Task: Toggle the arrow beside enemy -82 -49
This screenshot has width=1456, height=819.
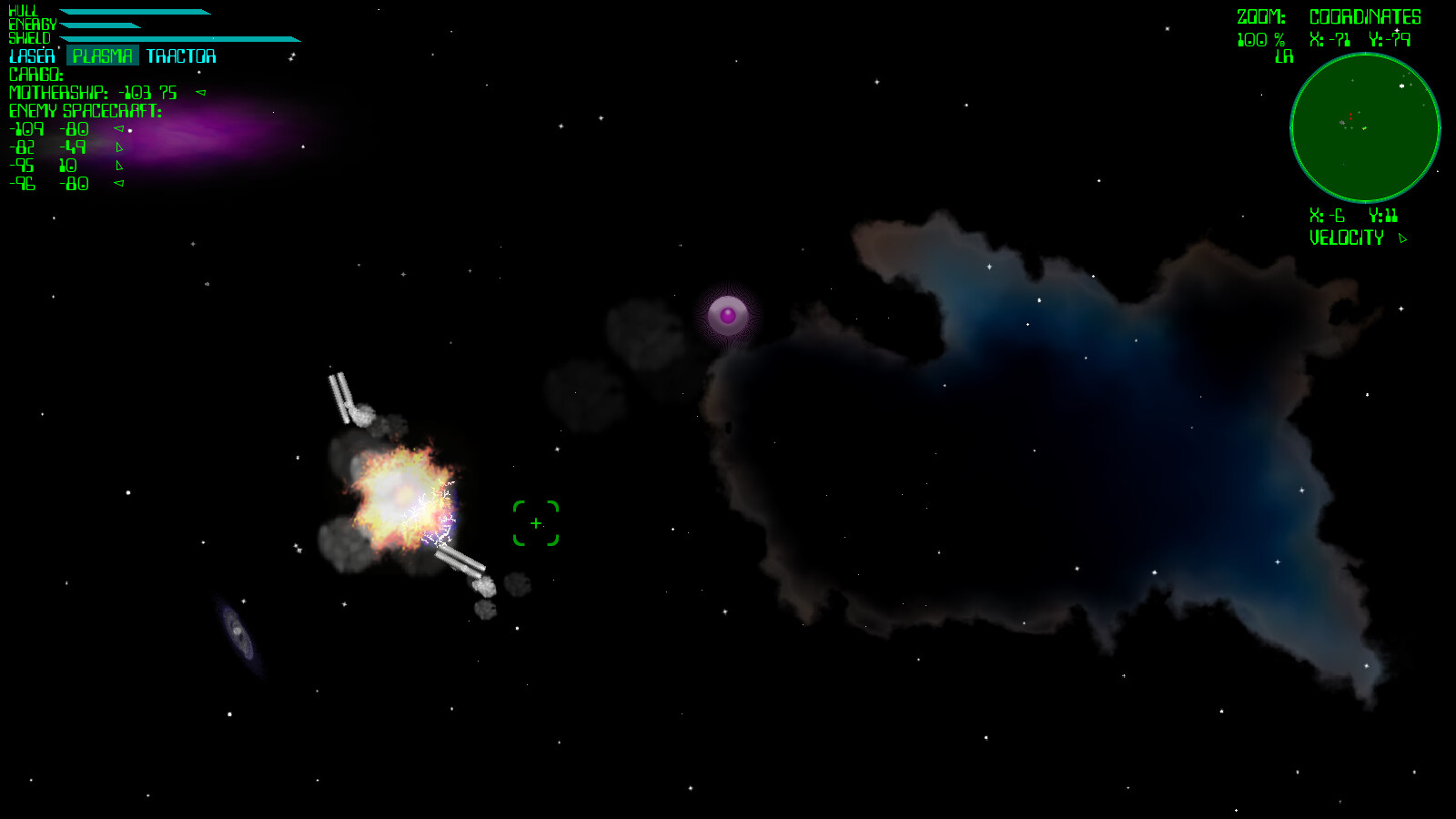Action: click(119, 147)
